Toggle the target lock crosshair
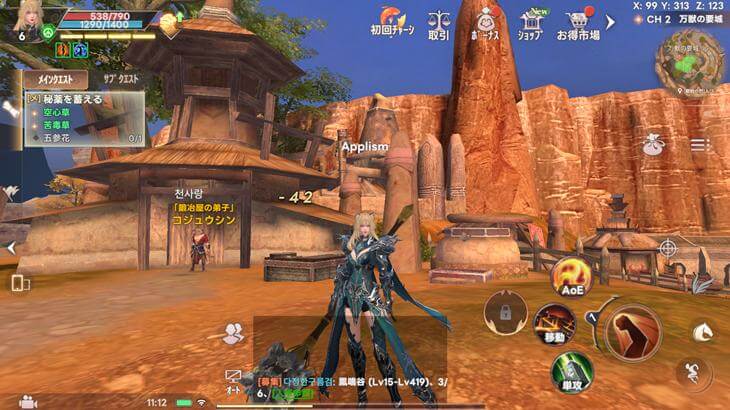Screen dimensions: 730x410 click(668, 246)
